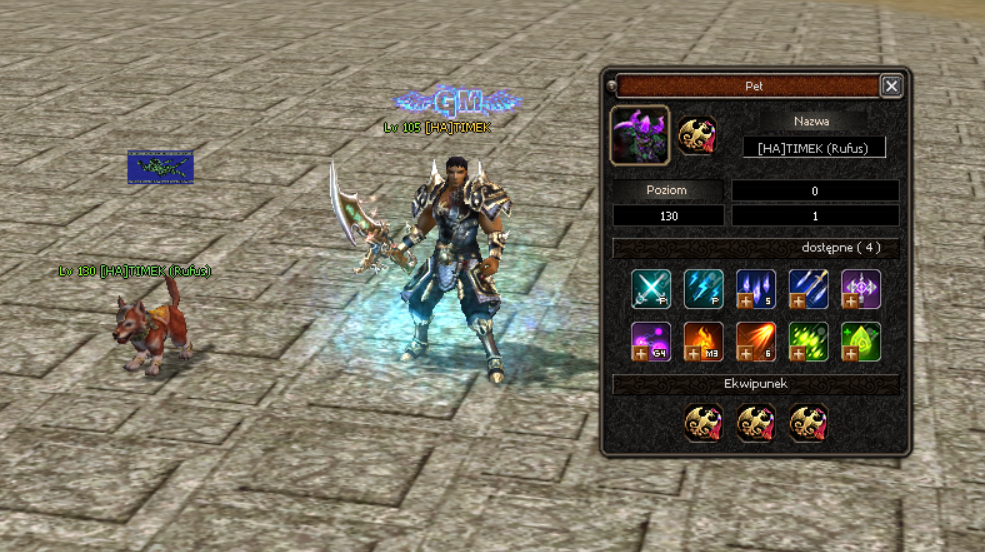Pick the purple cross emblem skill
Viewport: 985px width, 552px height.
point(860,289)
